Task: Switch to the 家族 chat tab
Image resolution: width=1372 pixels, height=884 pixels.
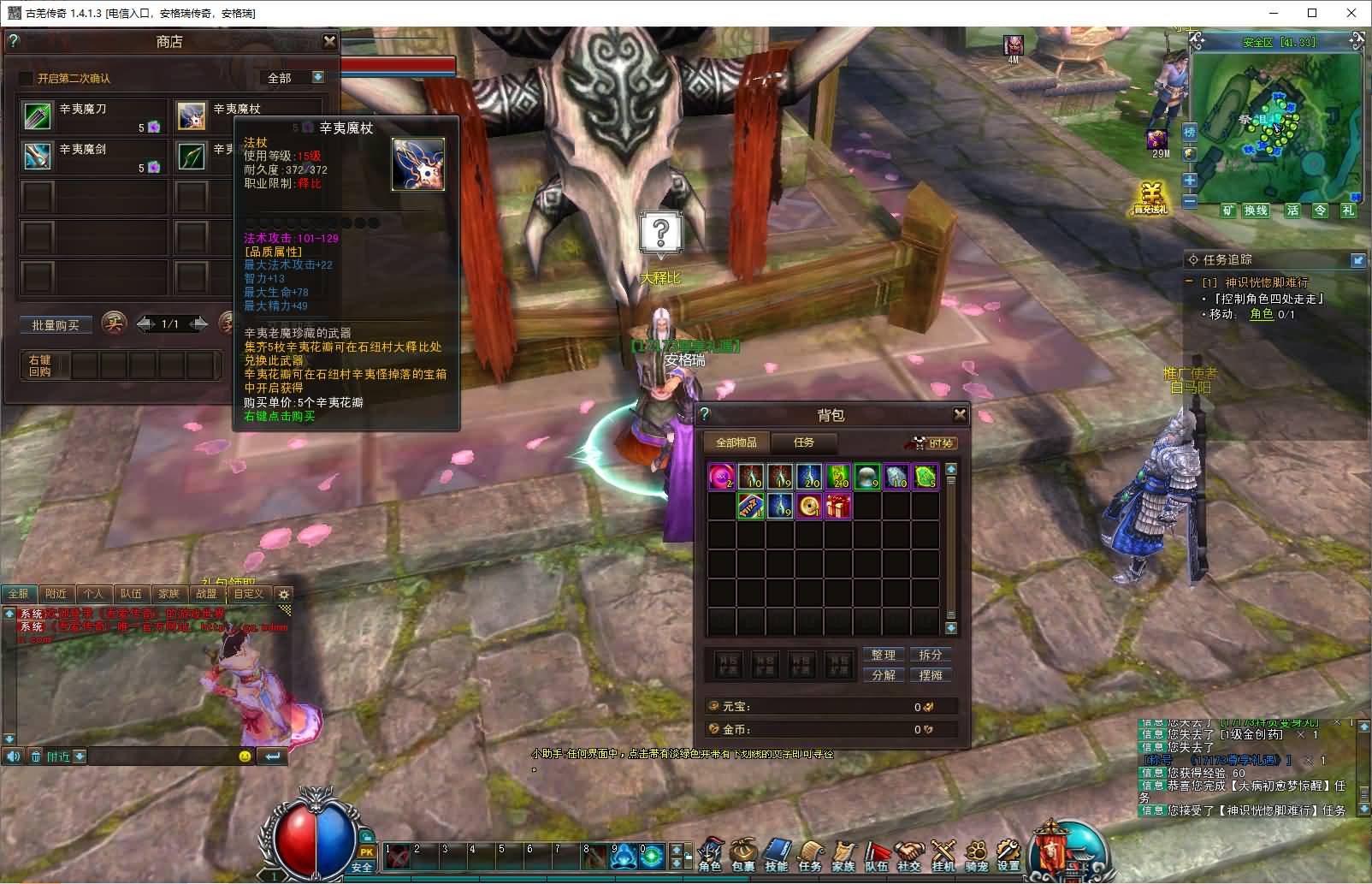Action: click(169, 593)
